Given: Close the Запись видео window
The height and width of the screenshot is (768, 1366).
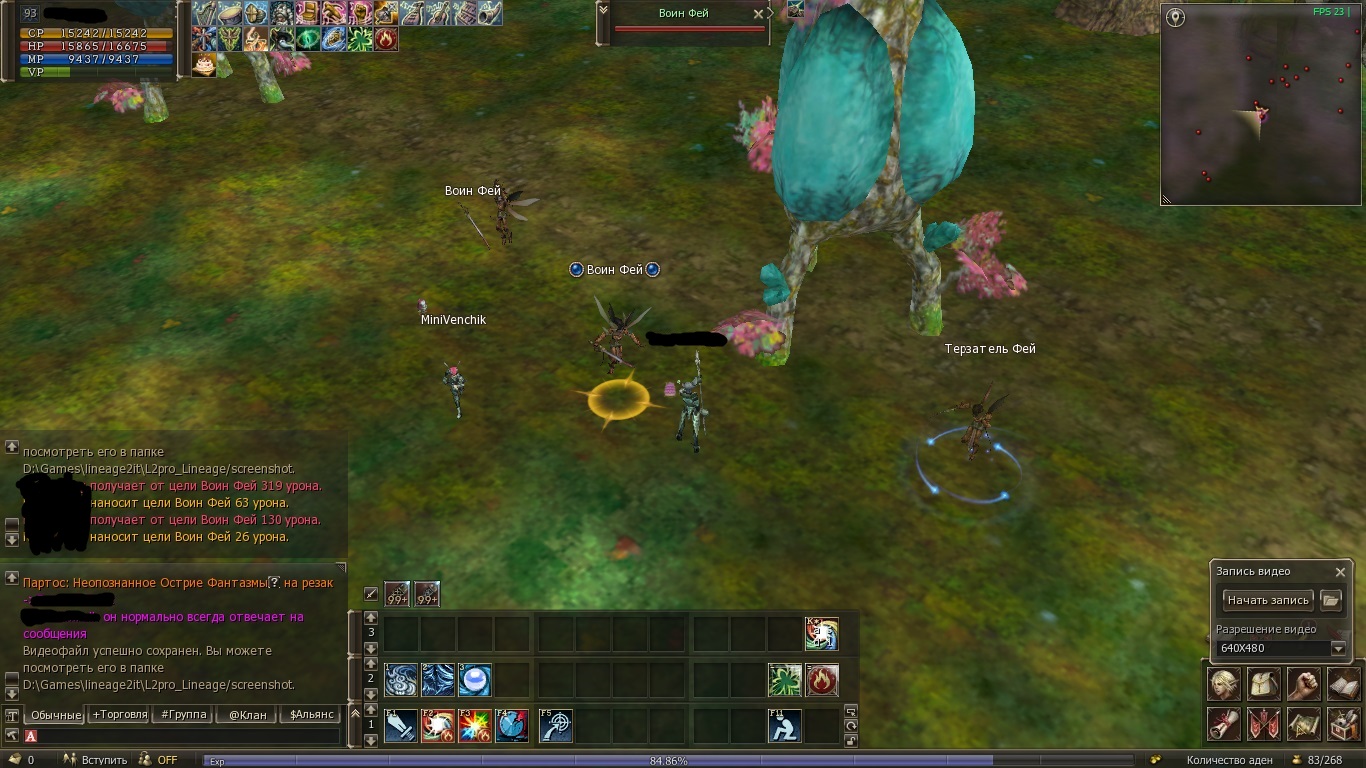Looking at the screenshot, I should coord(1340,572).
